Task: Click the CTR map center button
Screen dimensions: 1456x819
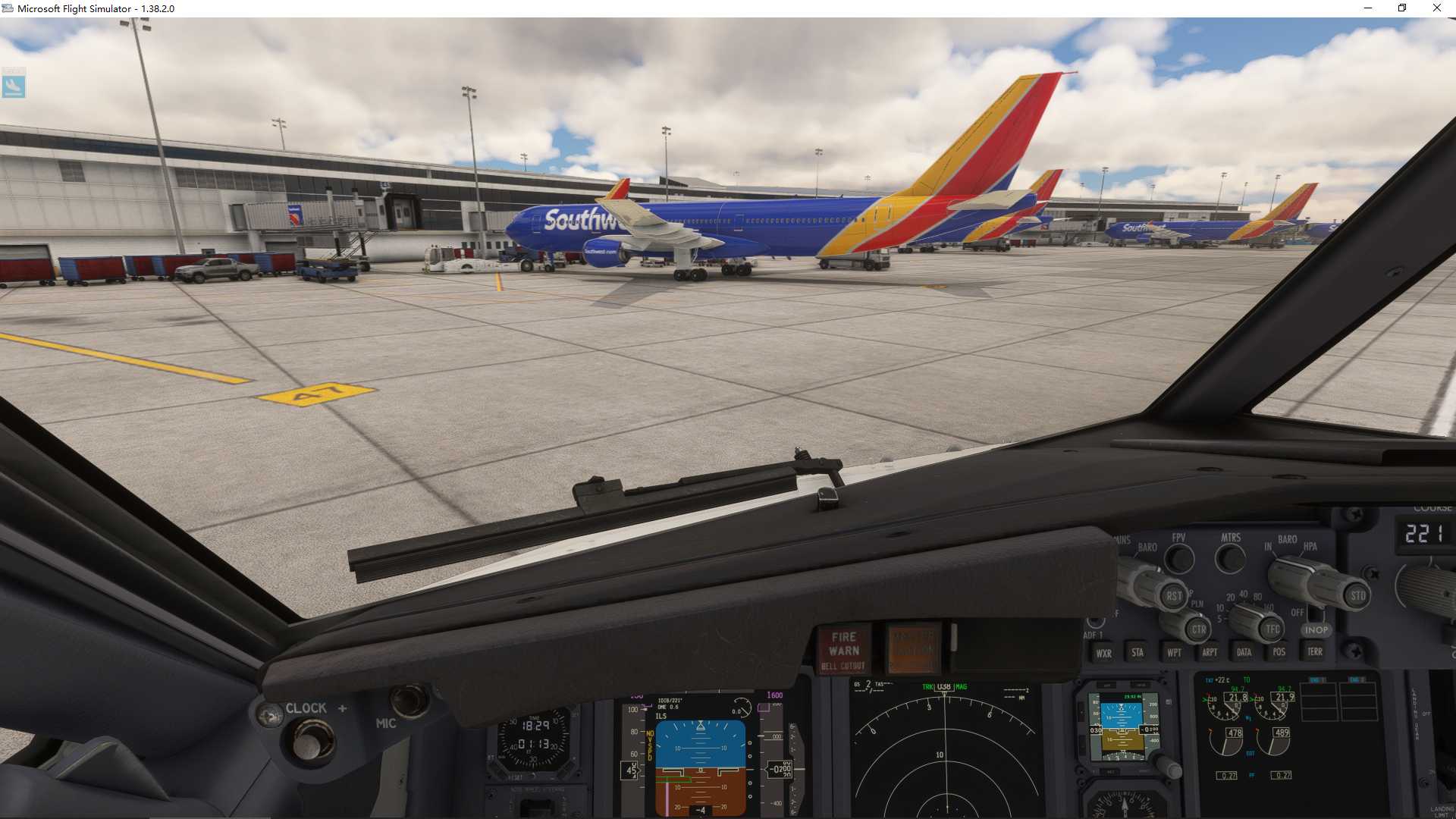Action: point(1198,629)
